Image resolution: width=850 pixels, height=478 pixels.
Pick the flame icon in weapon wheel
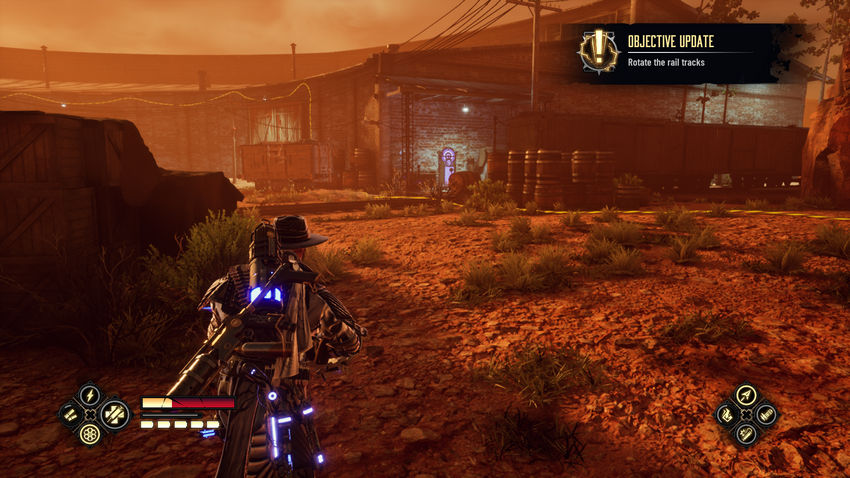(726, 414)
